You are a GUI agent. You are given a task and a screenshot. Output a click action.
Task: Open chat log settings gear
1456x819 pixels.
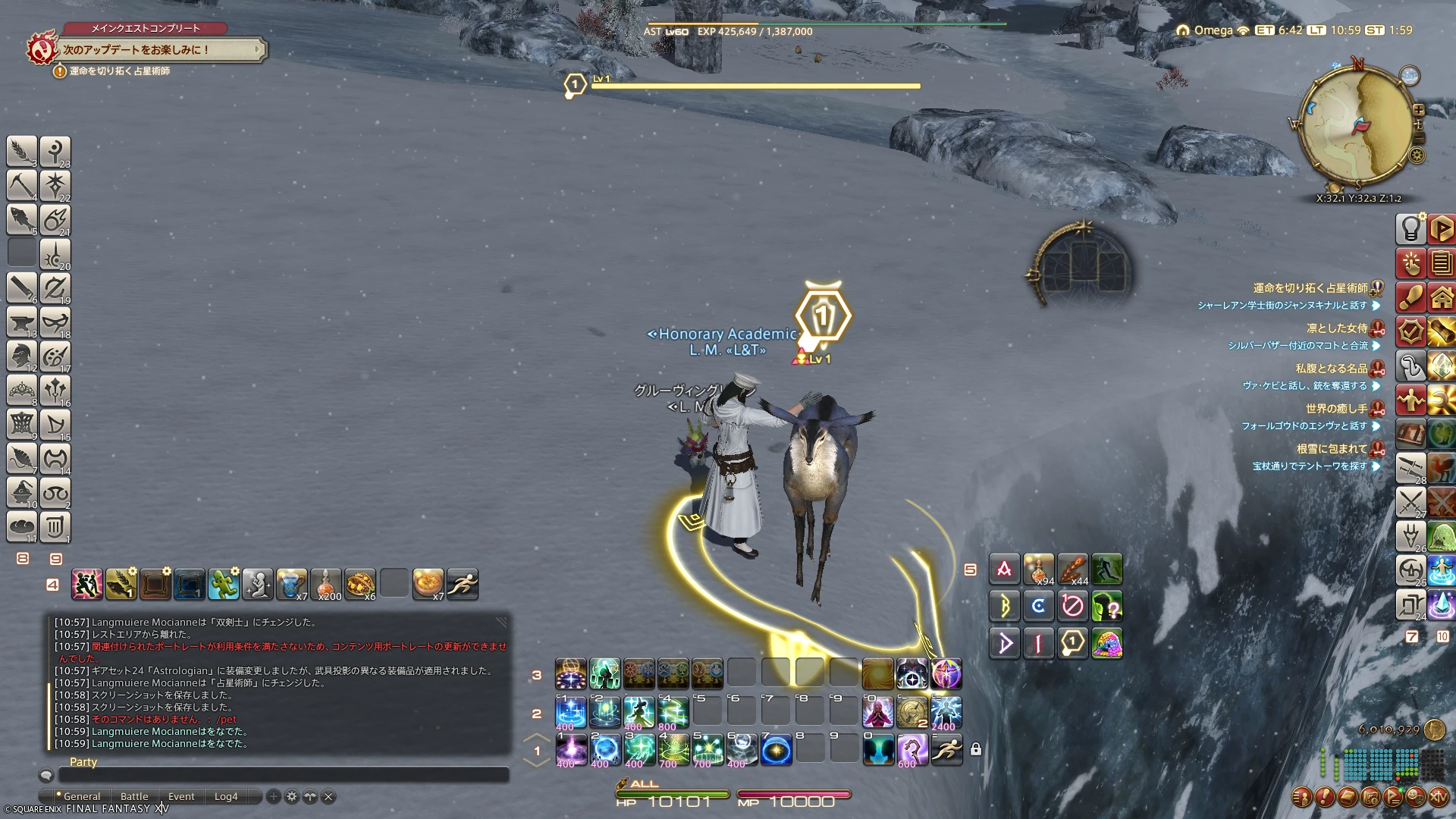[x=292, y=796]
